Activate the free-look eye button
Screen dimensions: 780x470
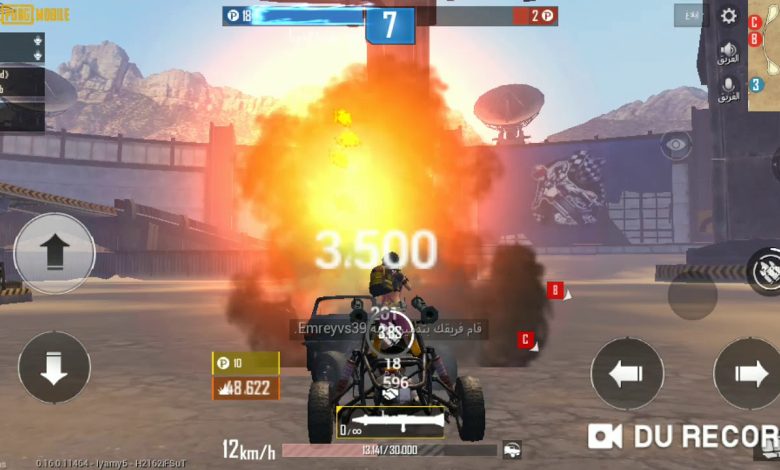pos(677,145)
